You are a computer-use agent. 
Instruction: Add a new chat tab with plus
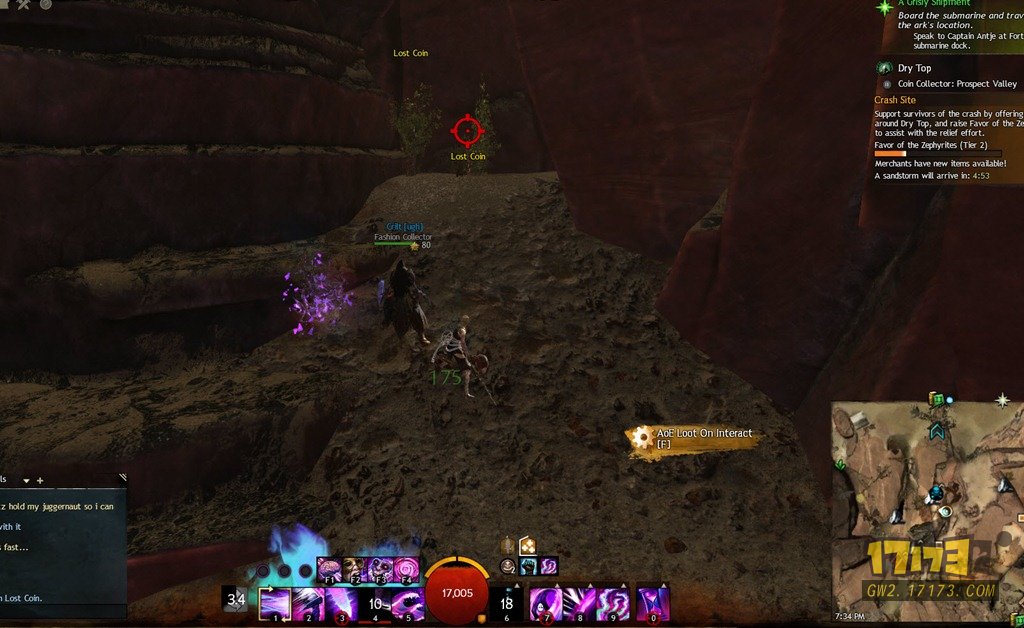(x=40, y=480)
